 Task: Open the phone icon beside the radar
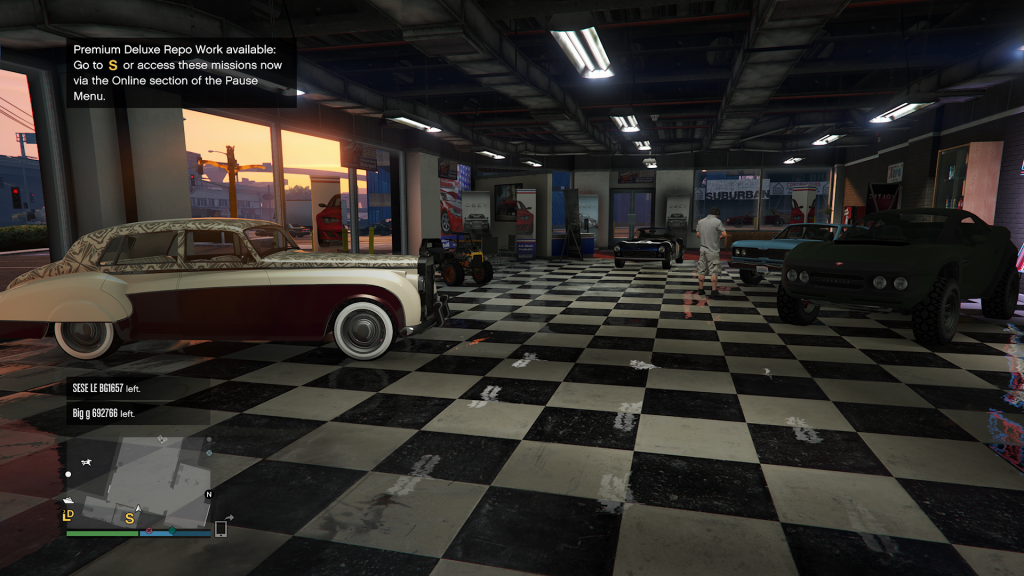pos(221,528)
